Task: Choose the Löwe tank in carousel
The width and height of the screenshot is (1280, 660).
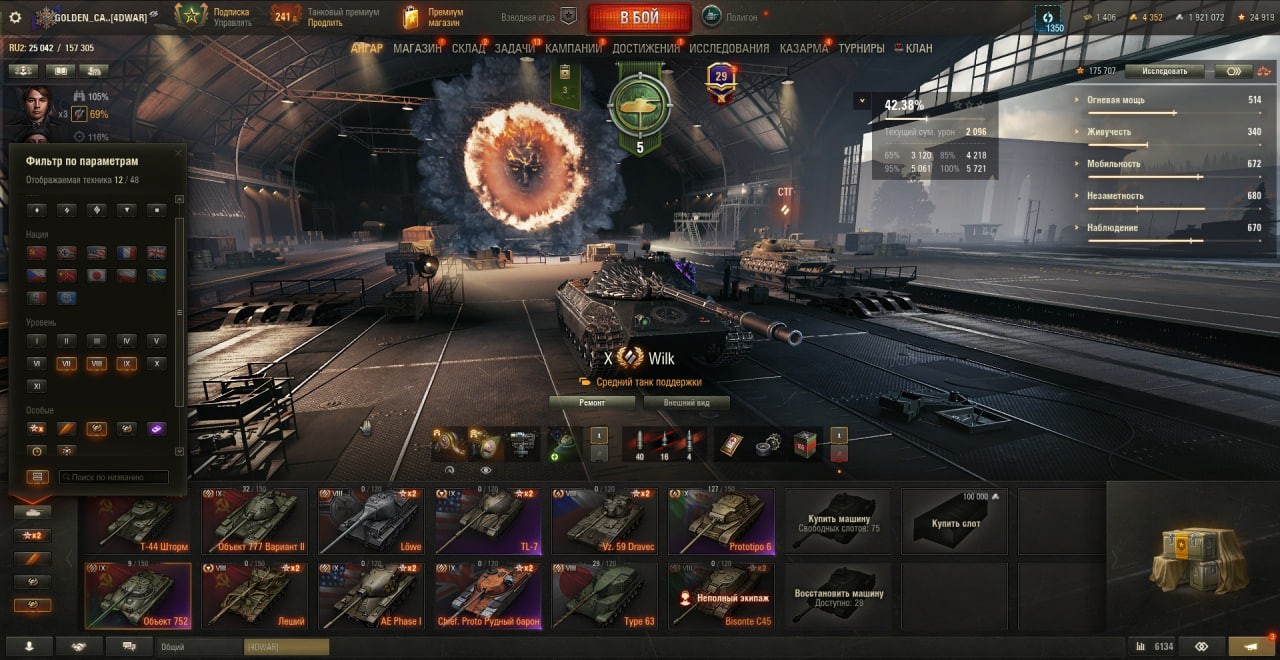Action: coord(371,520)
